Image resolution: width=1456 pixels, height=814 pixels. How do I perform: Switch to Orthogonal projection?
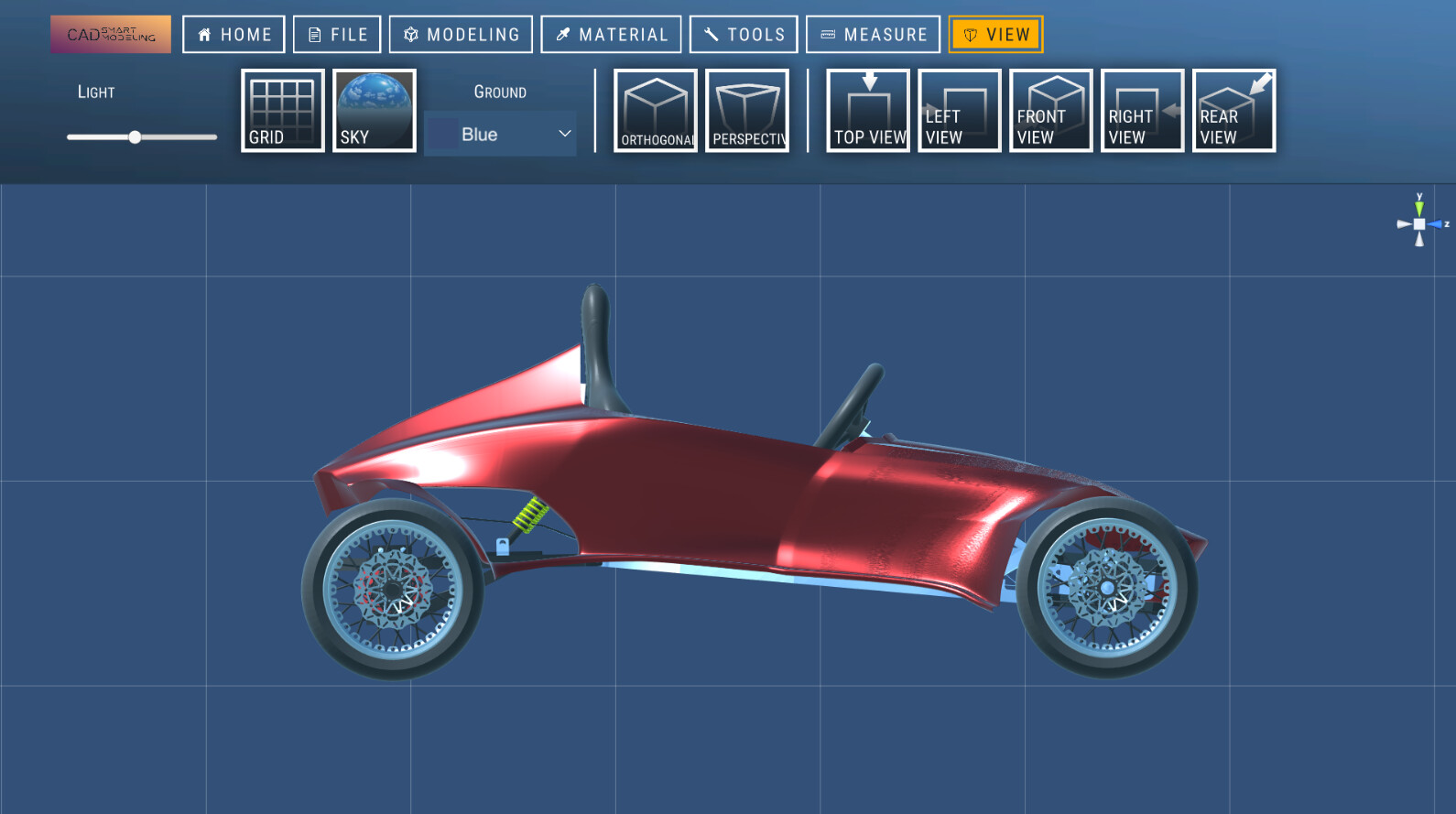(655, 110)
